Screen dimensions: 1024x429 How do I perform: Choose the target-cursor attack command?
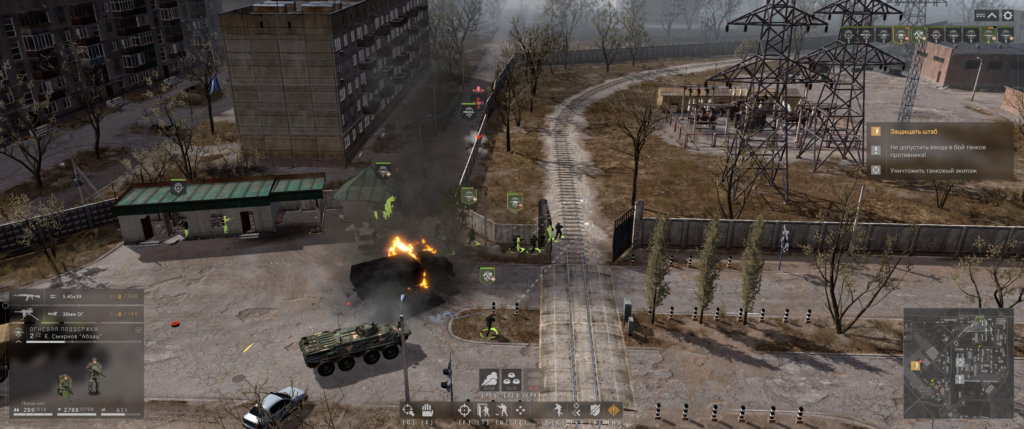coord(407,410)
